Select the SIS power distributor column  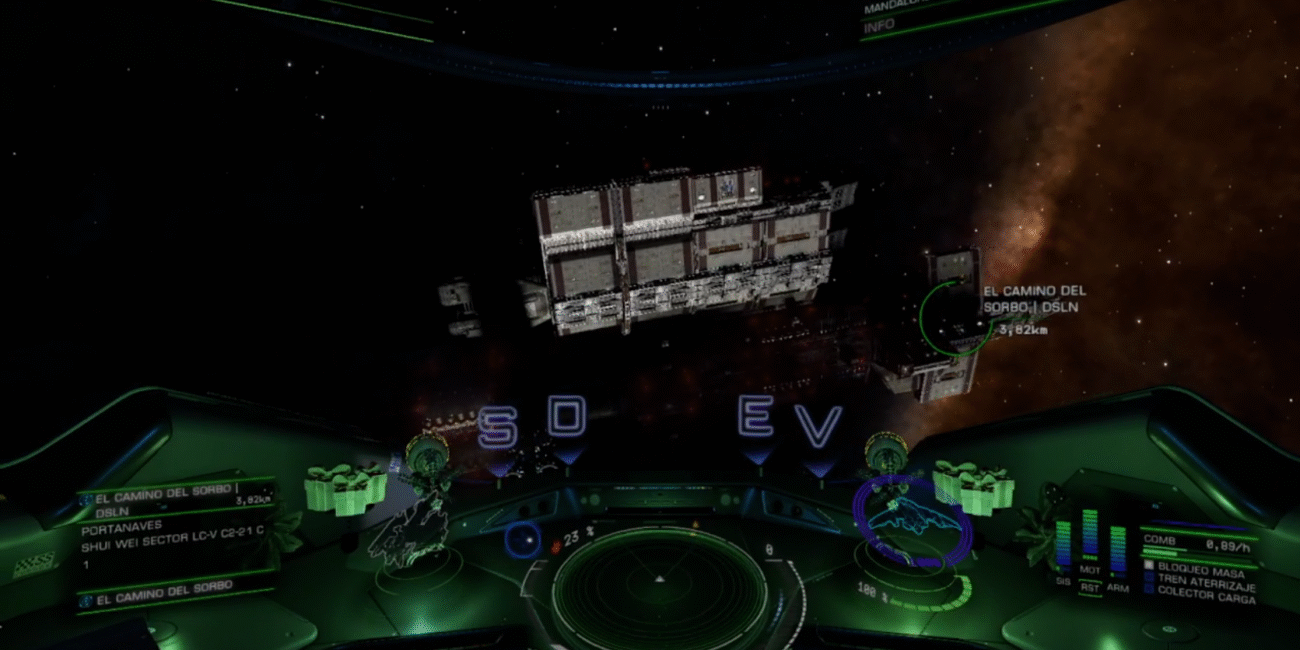[x=1062, y=541]
